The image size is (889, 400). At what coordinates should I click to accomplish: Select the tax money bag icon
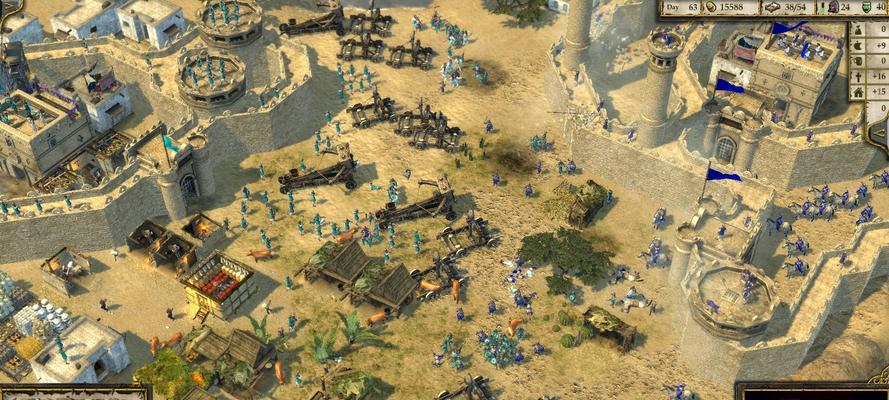pyautogui.click(x=858, y=30)
